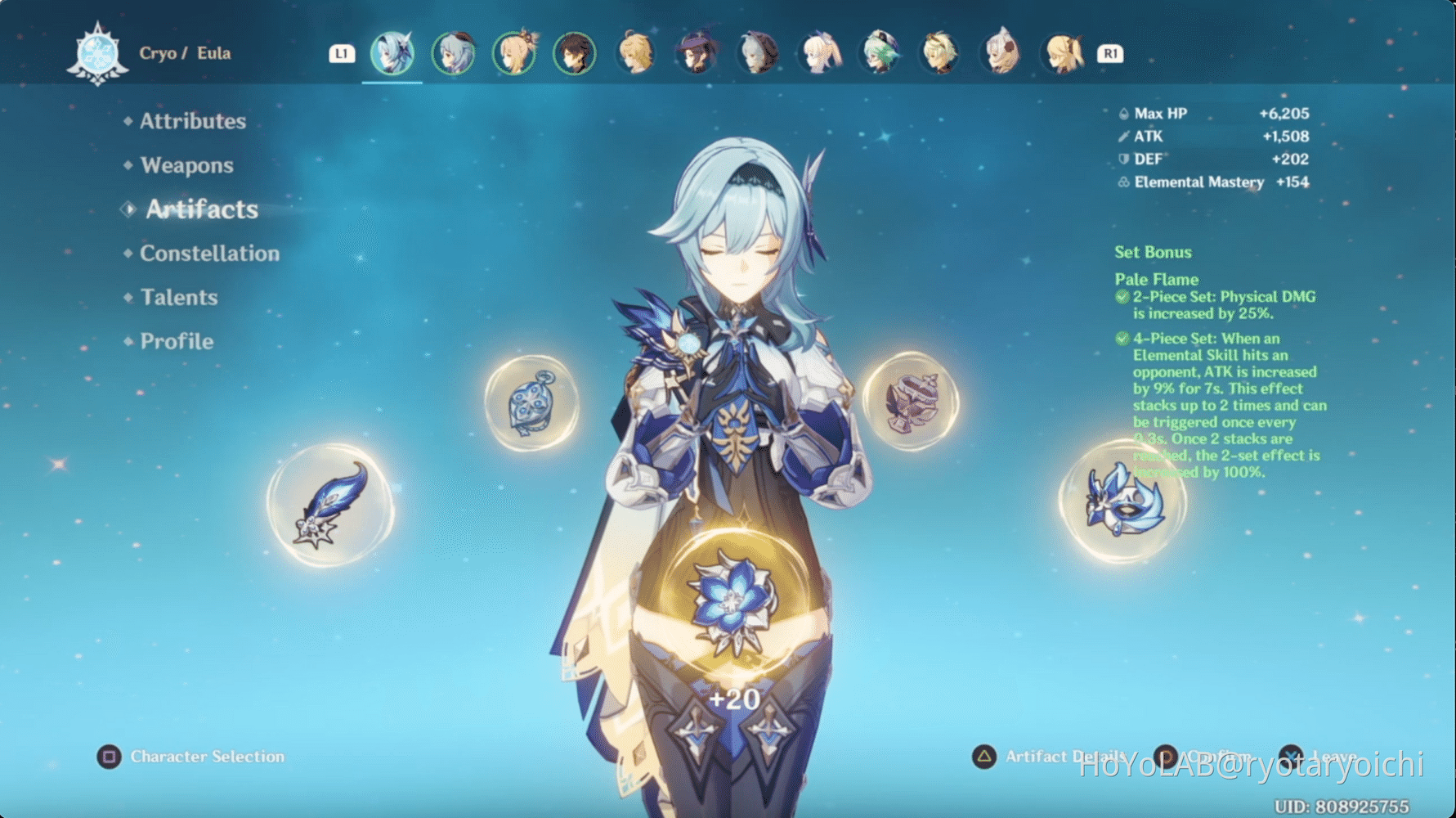The image size is (1456, 818).
Task: Select Eula's portrait in the character bar
Action: tap(392, 52)
